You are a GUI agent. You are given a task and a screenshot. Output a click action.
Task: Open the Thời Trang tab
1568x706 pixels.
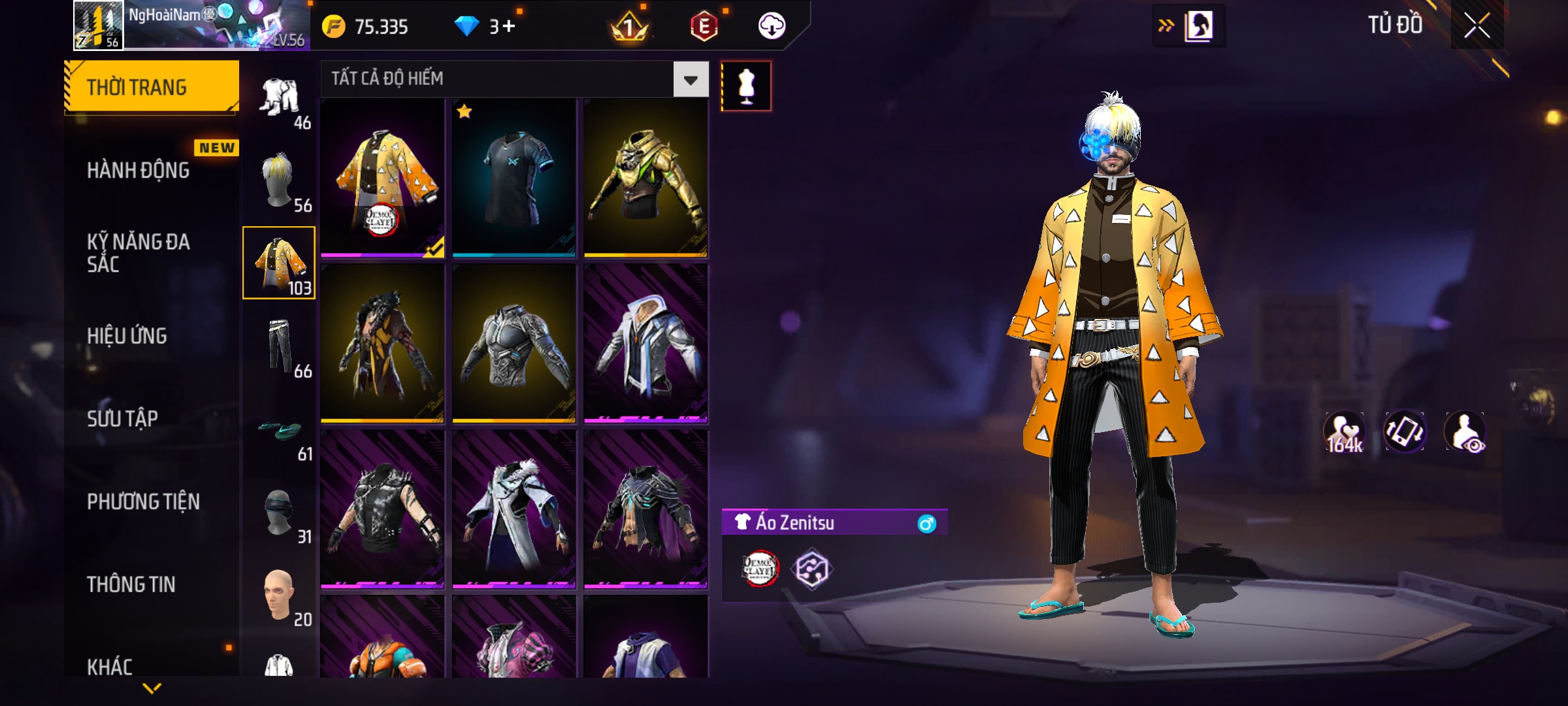coord(152,87)
